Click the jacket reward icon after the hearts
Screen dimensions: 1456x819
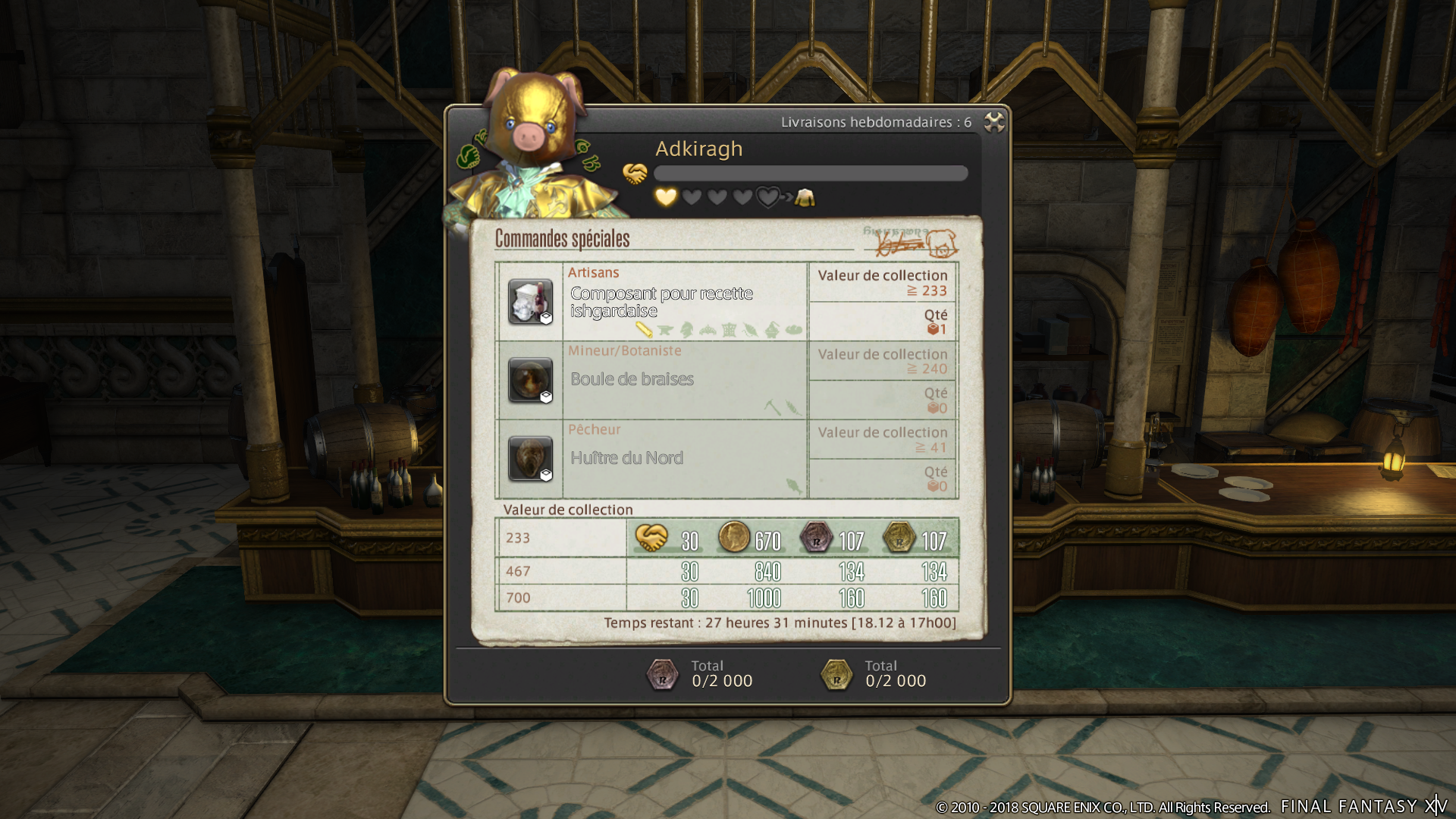coord(805,198)
